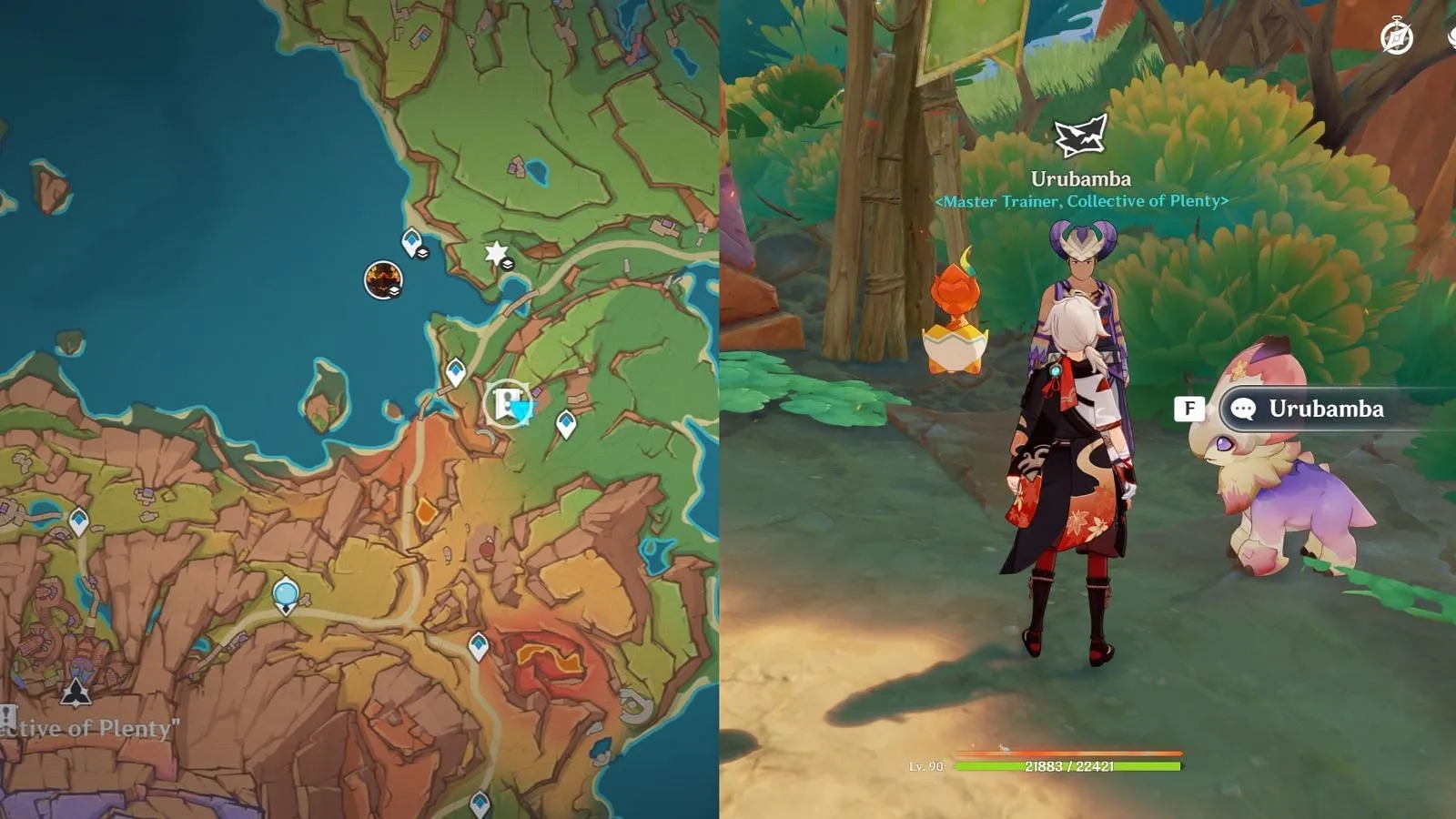Toggle the layer indicator beside the star marker

tap(508, 264)
